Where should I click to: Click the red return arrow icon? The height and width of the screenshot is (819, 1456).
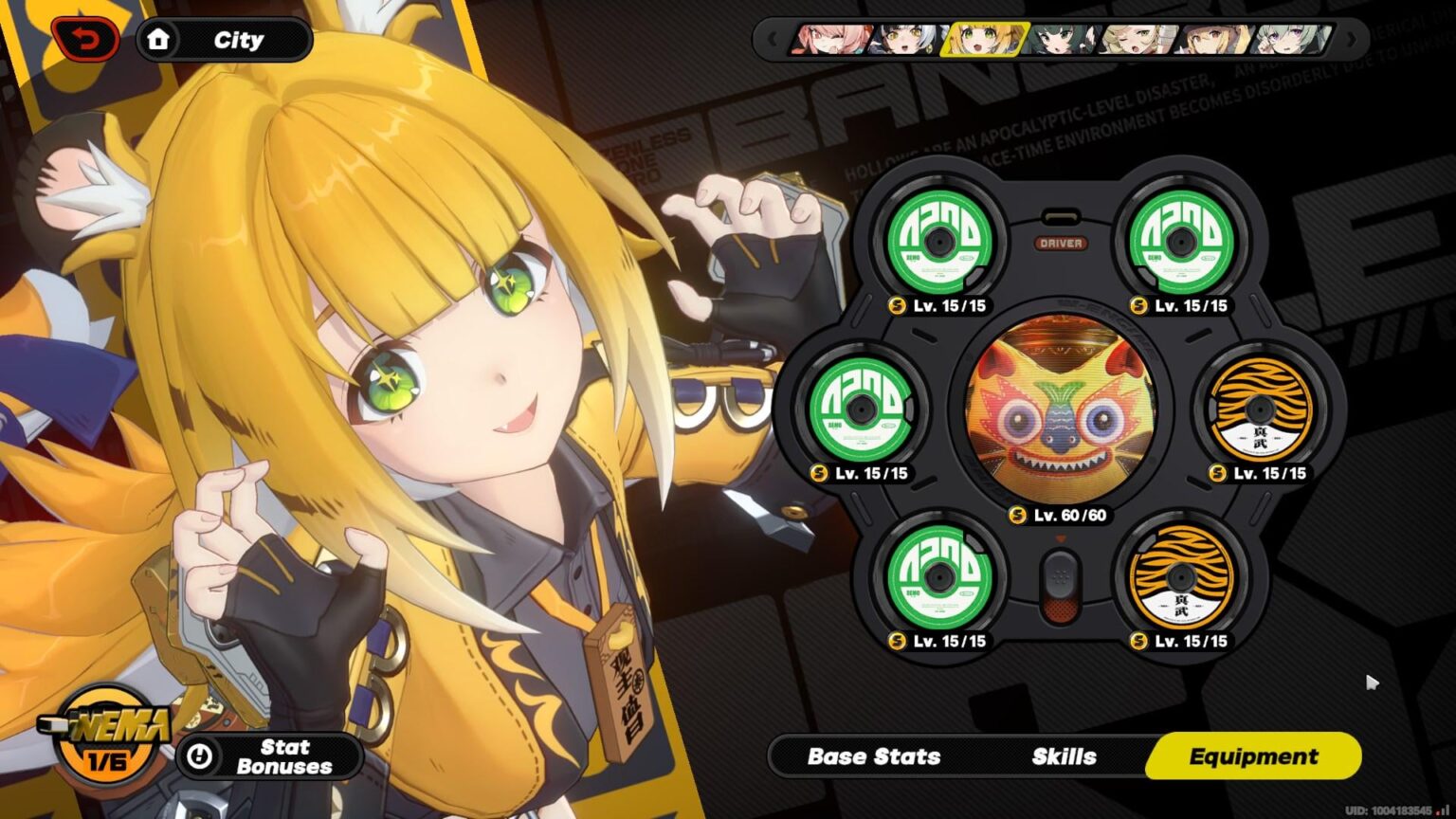(85, 39)
